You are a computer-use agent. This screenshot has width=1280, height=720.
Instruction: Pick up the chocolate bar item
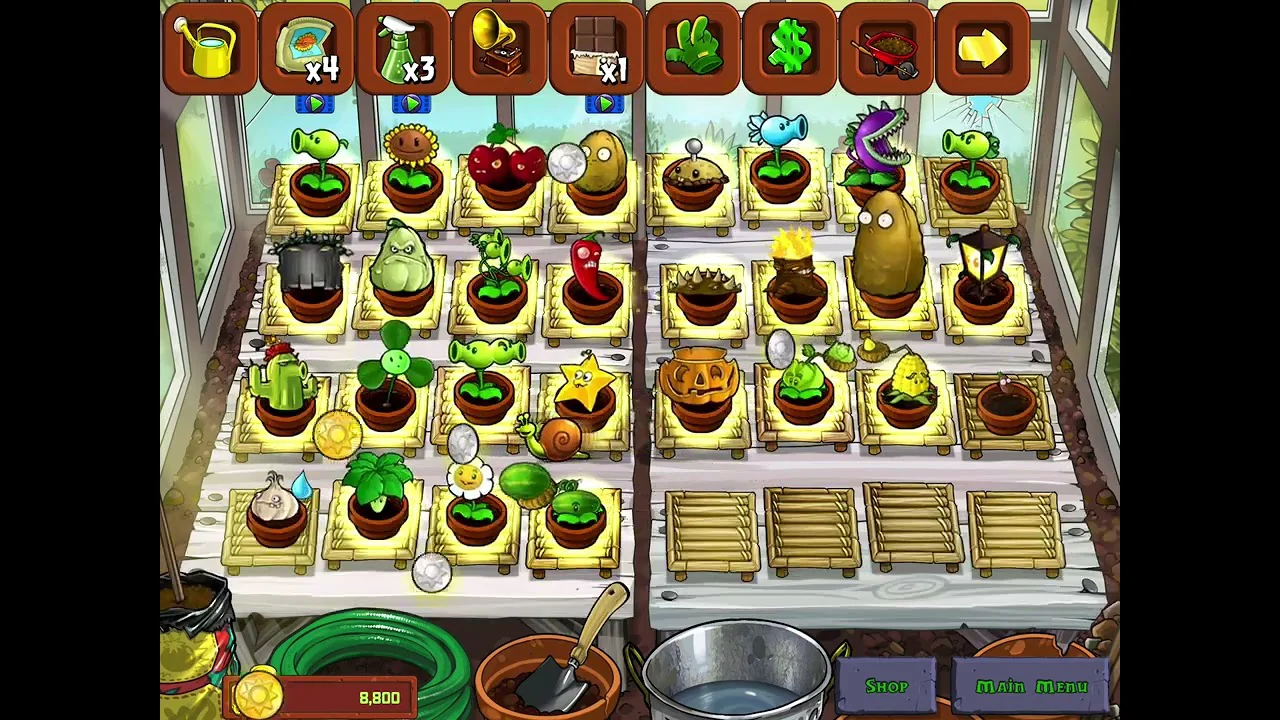pos(597,49)
